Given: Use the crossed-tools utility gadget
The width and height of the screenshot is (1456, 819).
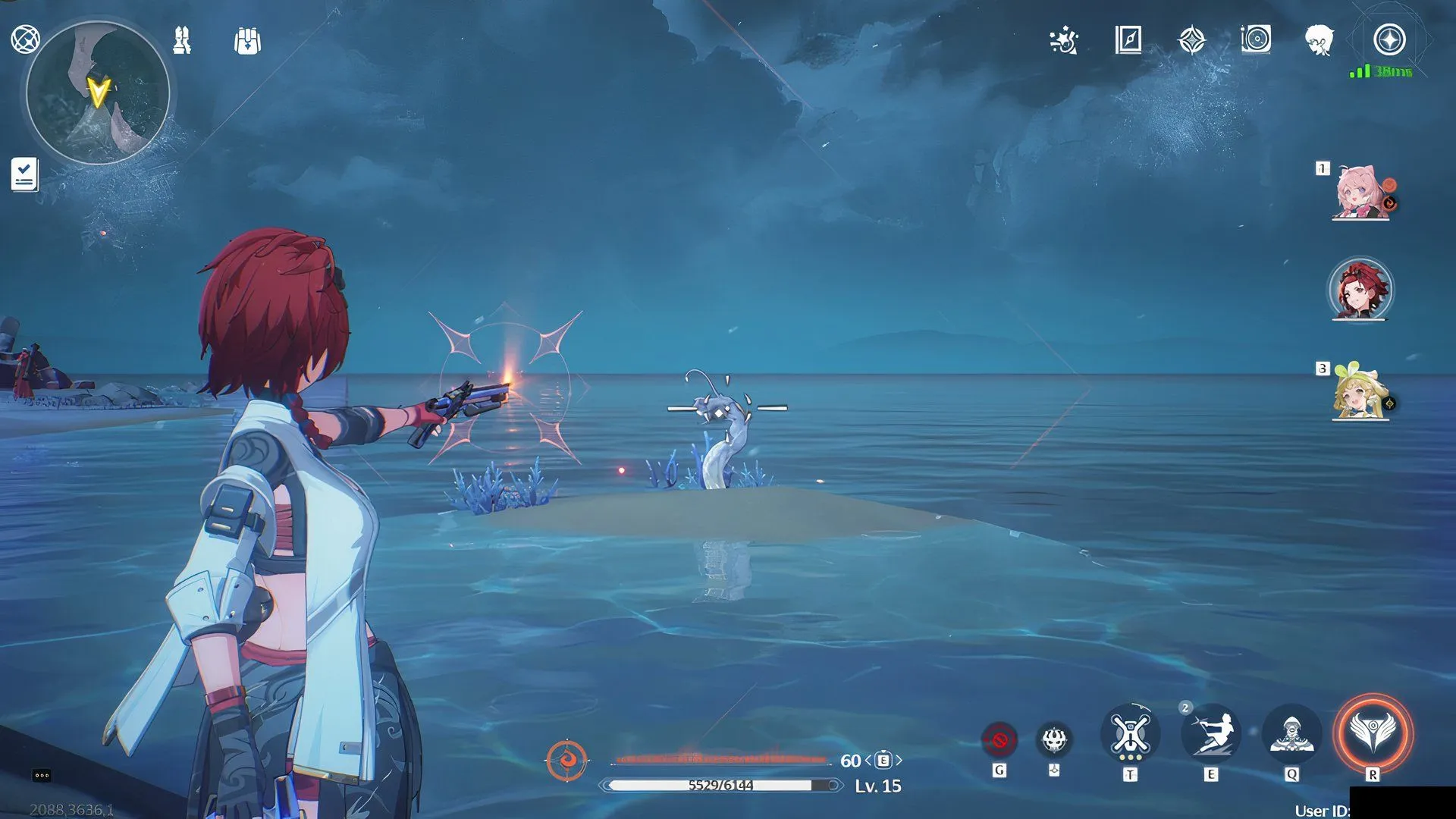Looking at the screenshot, I should [x=1130, y=734].
